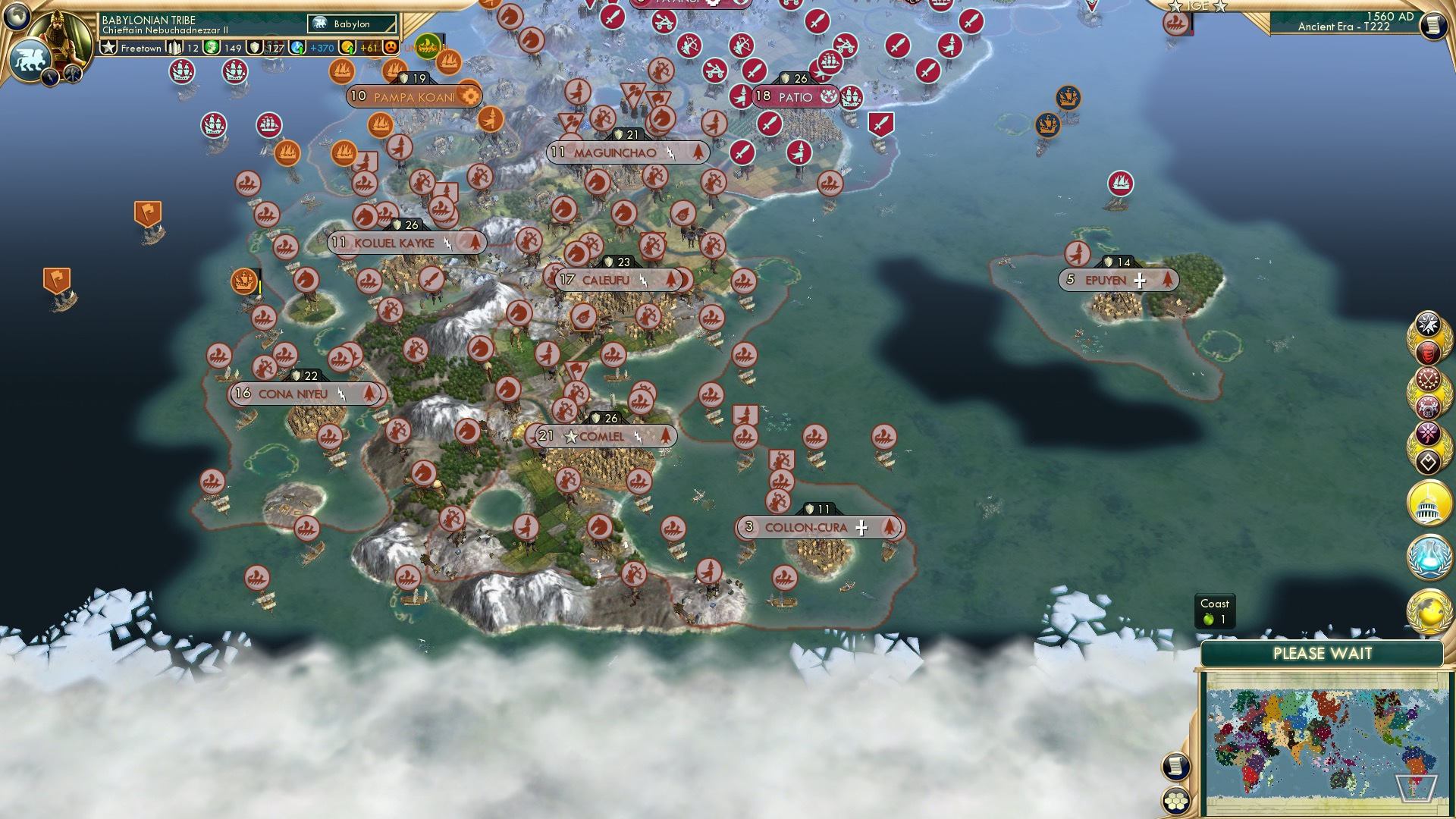Open the technology tree flask icon

tap(1428, 556)
